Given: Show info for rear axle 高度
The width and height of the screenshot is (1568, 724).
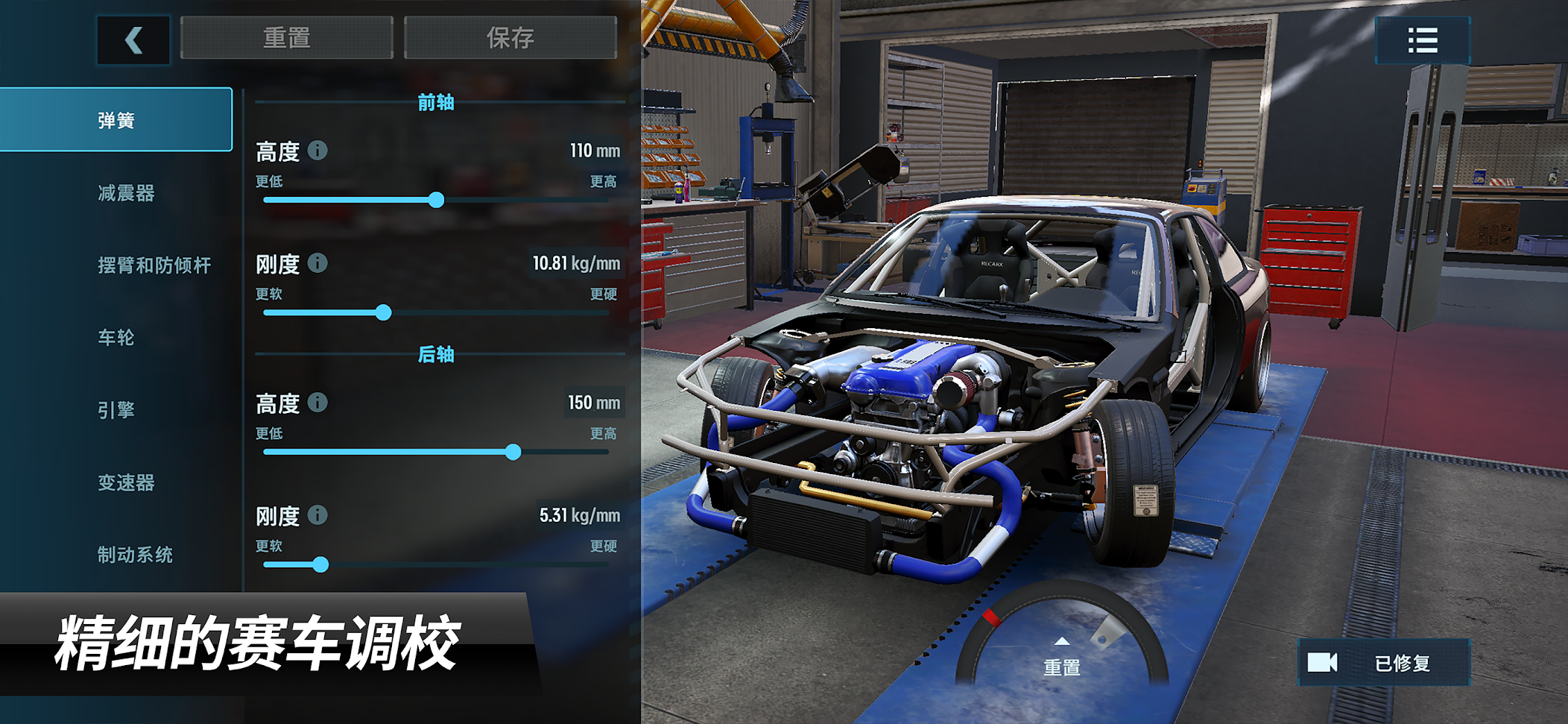Looking at the screenshot, I should point(317,403).
